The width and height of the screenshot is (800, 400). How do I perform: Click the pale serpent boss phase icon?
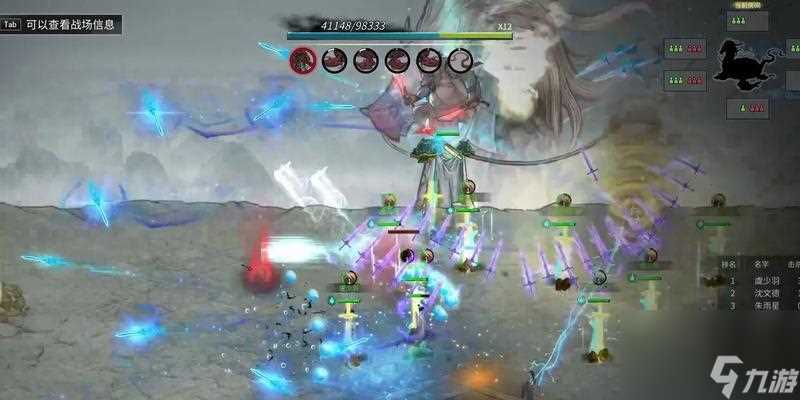coord(460,60)
